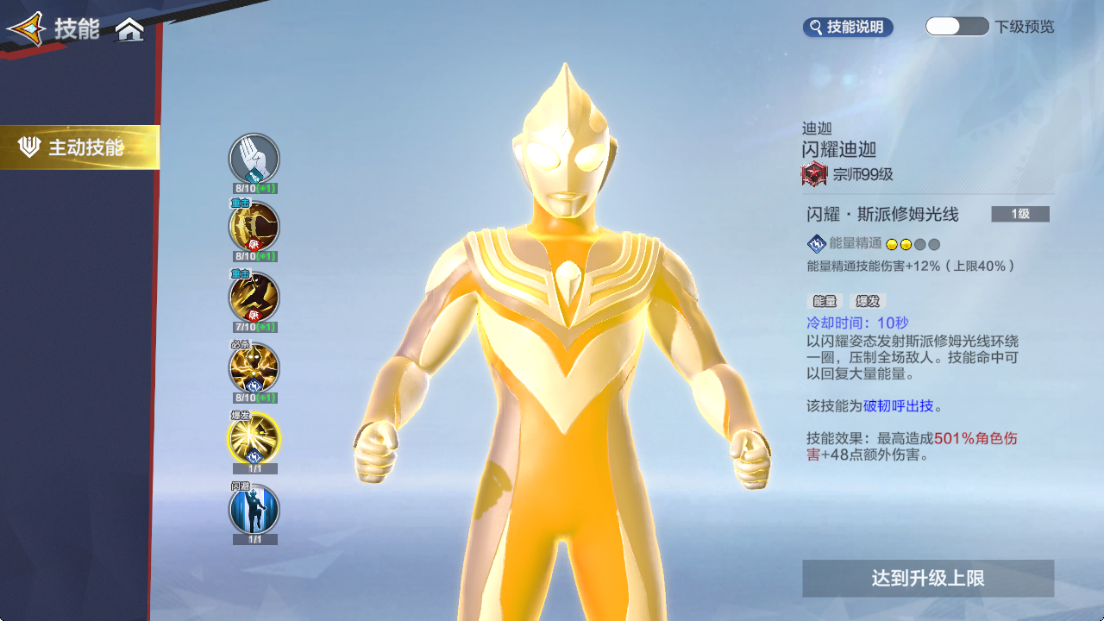This screenshot has height=621, width=1104.
Task: Go back using the arrow beside 技能
Action: (26, 29)
